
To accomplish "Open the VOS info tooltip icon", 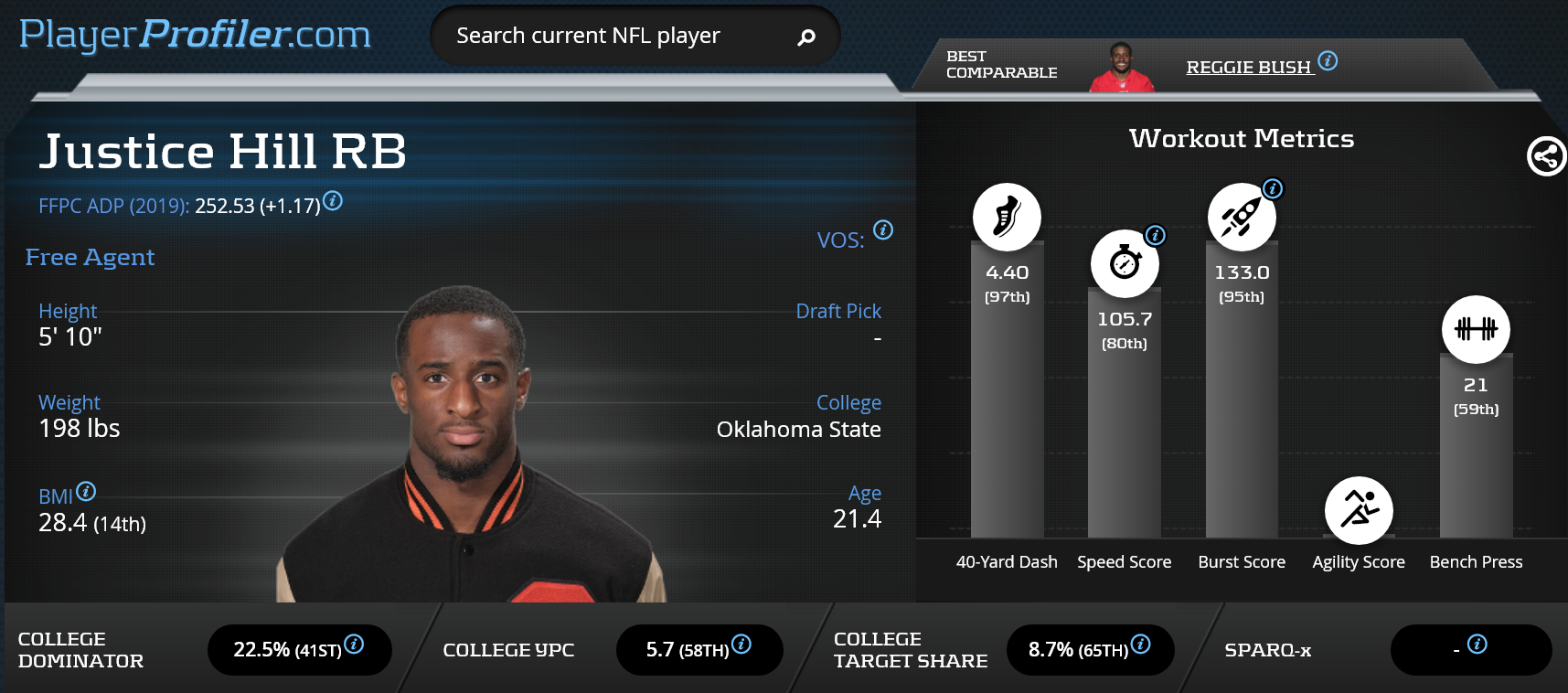I will 882,229.
